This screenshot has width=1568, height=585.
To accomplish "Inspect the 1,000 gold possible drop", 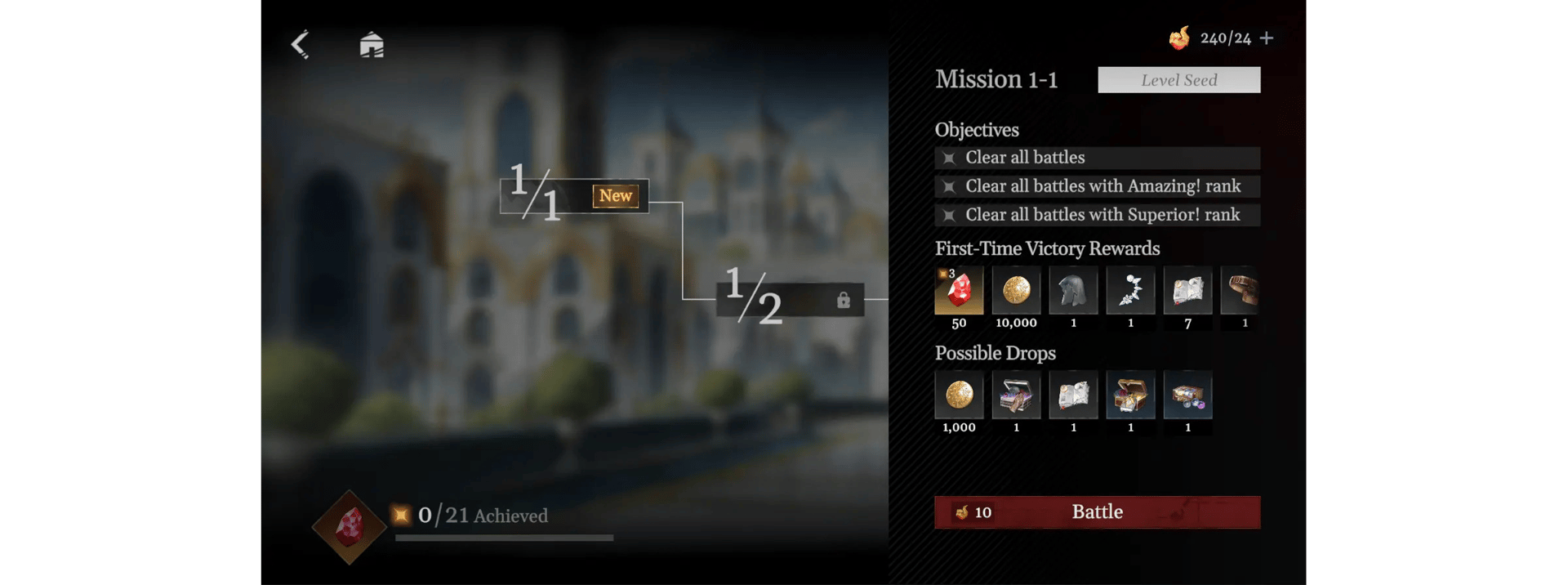I will (959, 395).
